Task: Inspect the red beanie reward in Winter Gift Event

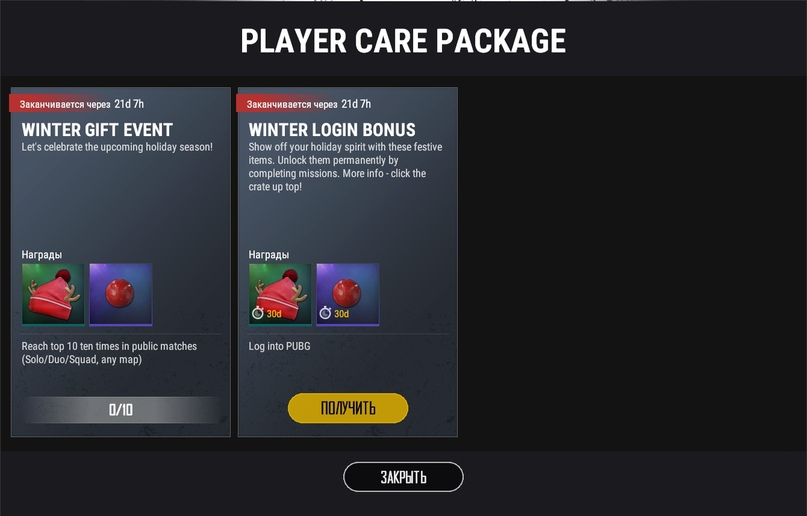Action: (x=54, y=294)
